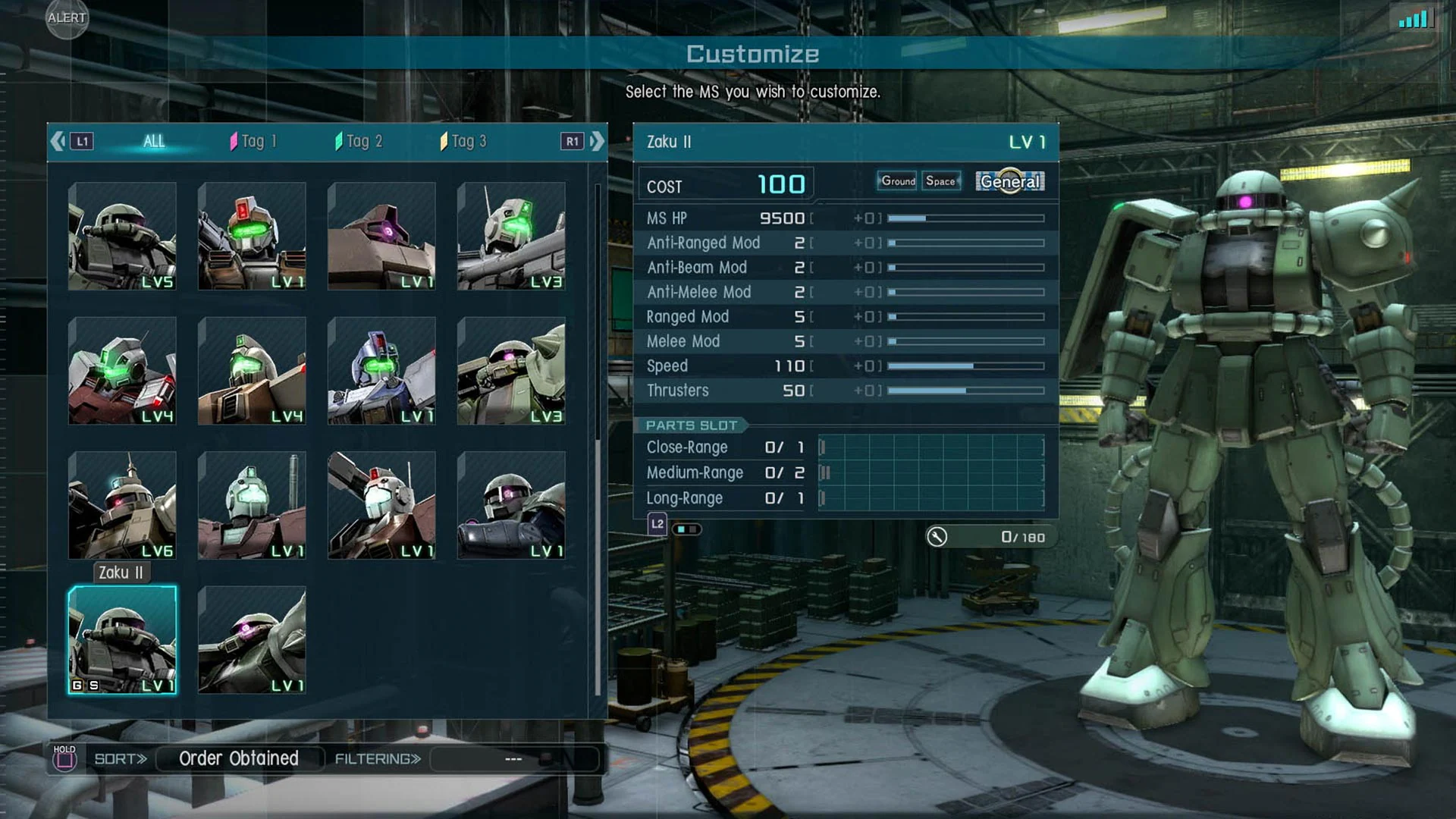Screen dimensions: 1456x819
Task: Switch the L2 display toggle
Action: pos(686,529)
